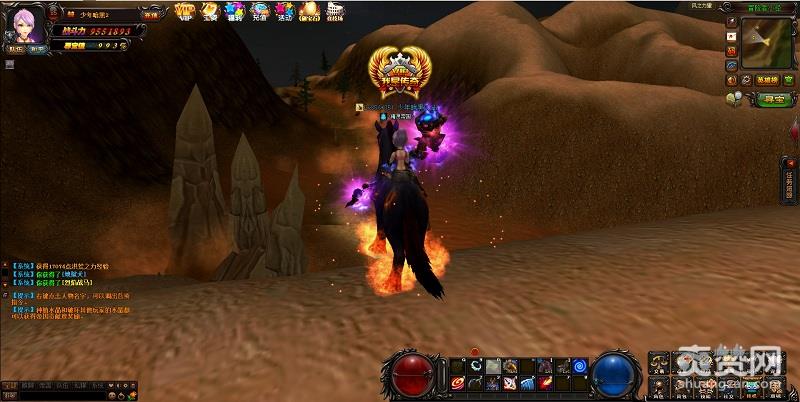
Task: Click the green 寻宝 treasure hunt button
Action: pos(766,98)
